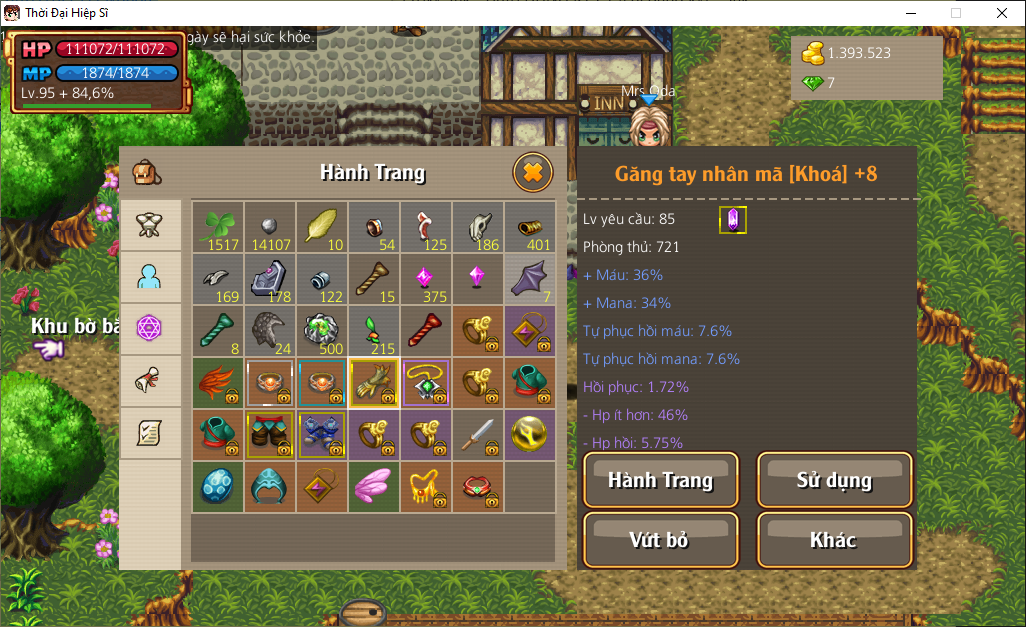The image size is (1026, 627).
Task: Select the green gem ore stack of 500
Action: pyautogui.click(x=322, y=331)
